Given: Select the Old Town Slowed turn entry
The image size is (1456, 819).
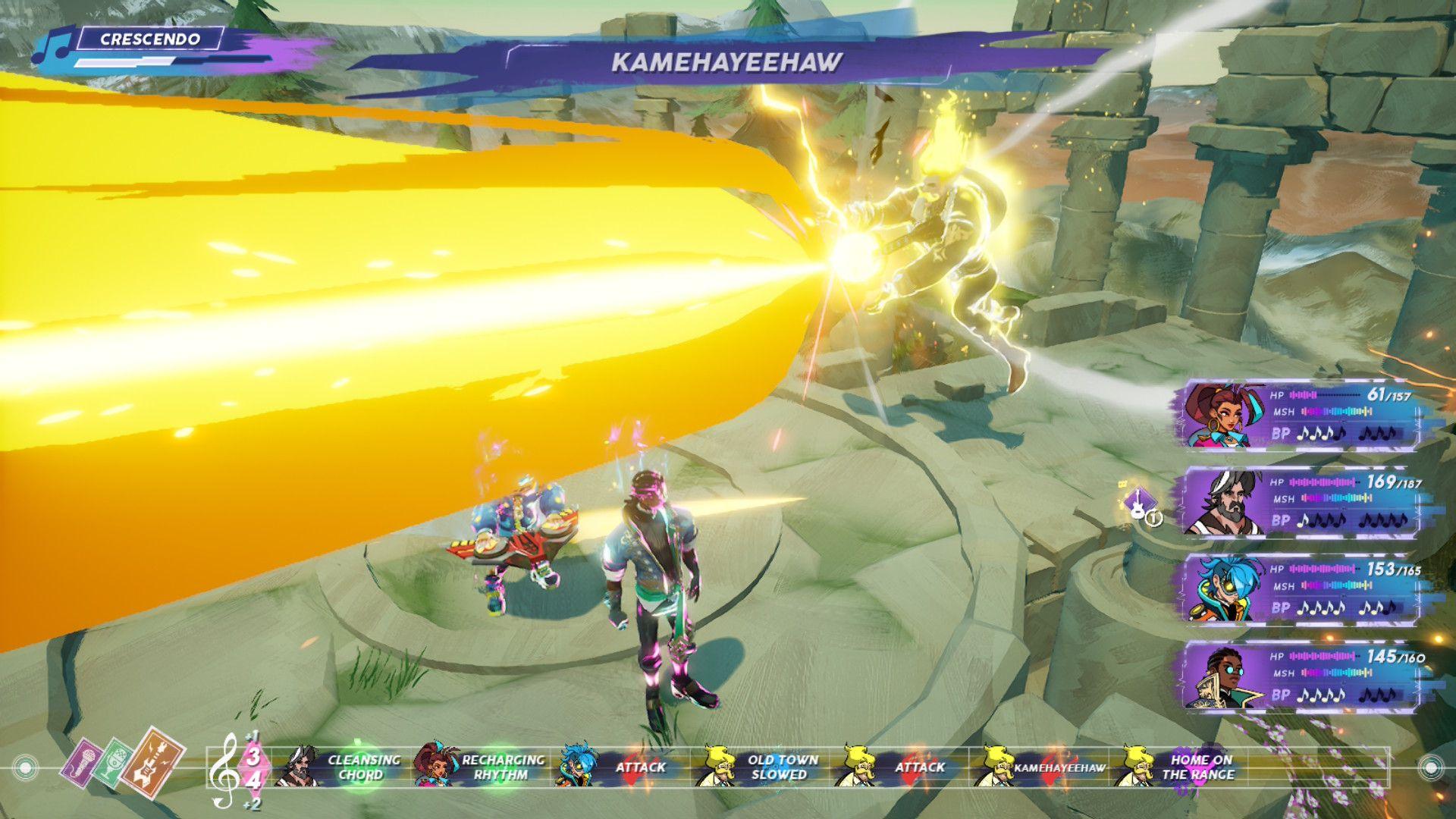Looking at the screenshot, I should pos(762,767).
